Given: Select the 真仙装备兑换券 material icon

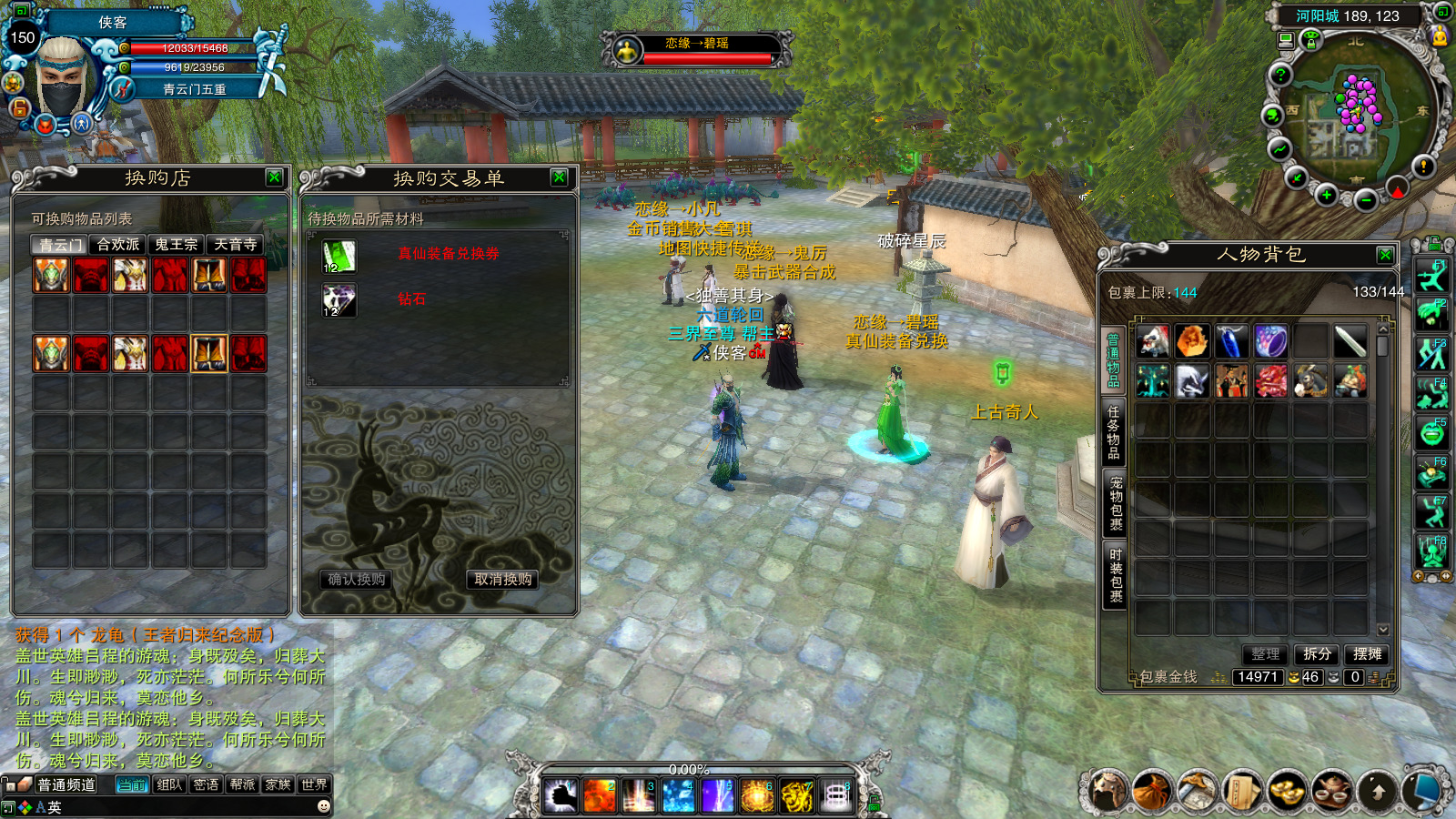Looking at the screenshot, I should click(x=339, y=257).
